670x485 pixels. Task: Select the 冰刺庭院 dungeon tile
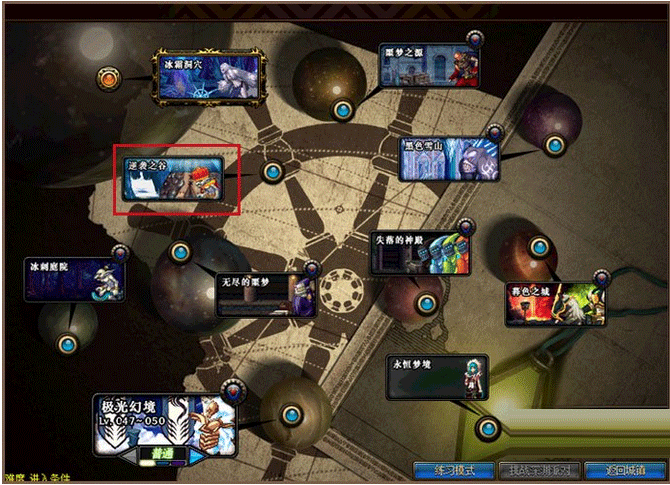click(75, 280)
